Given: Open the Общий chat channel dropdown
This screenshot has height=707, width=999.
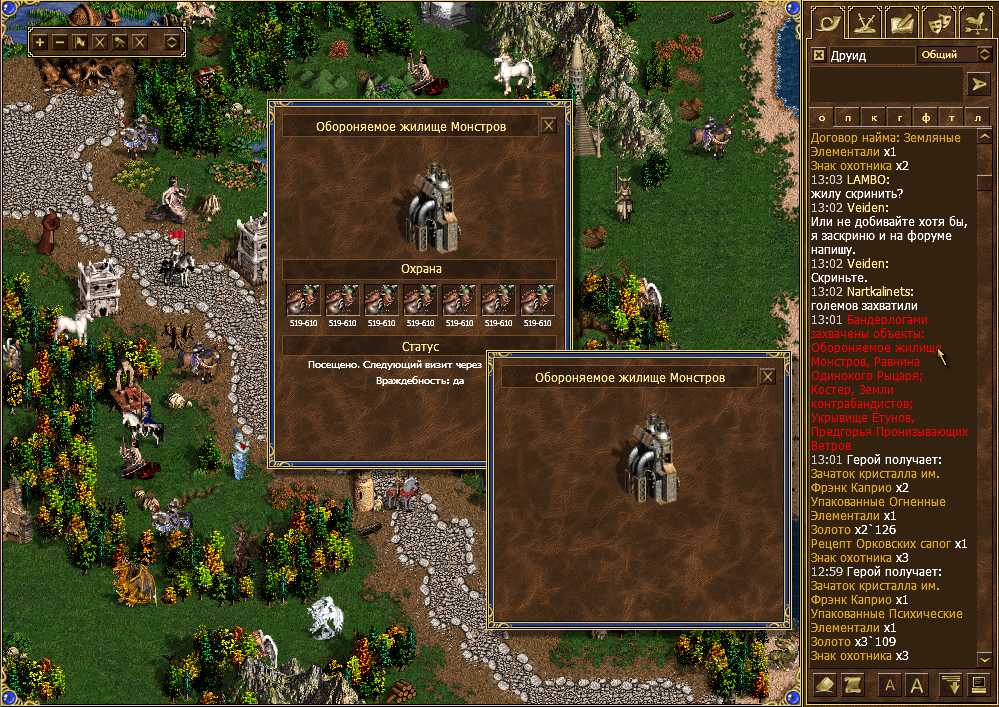Looking at the screenshot, I should [953, 54].
